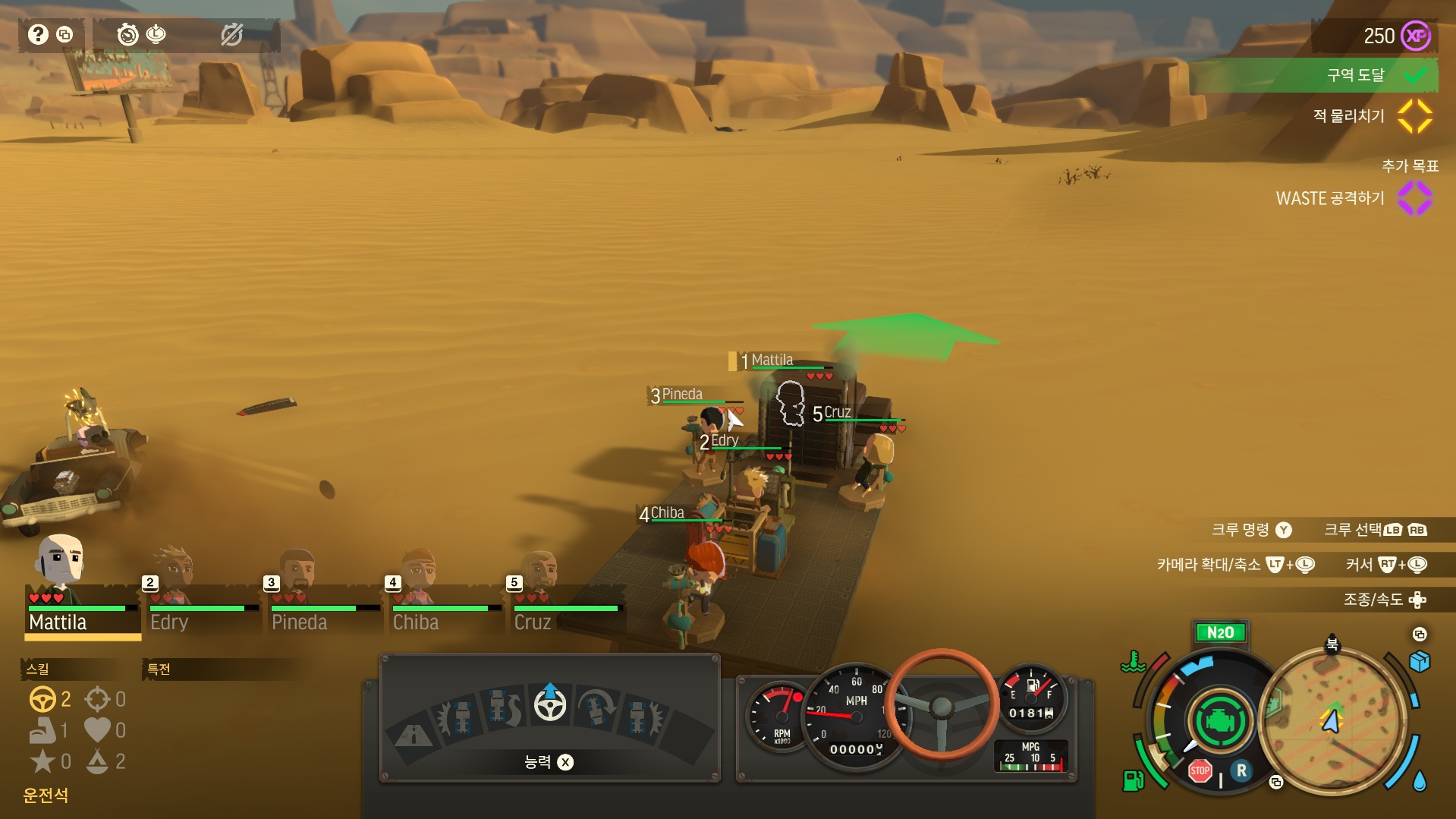
Task: Toggle the crossed-out timer icon
Action: [x=231, y=34]
